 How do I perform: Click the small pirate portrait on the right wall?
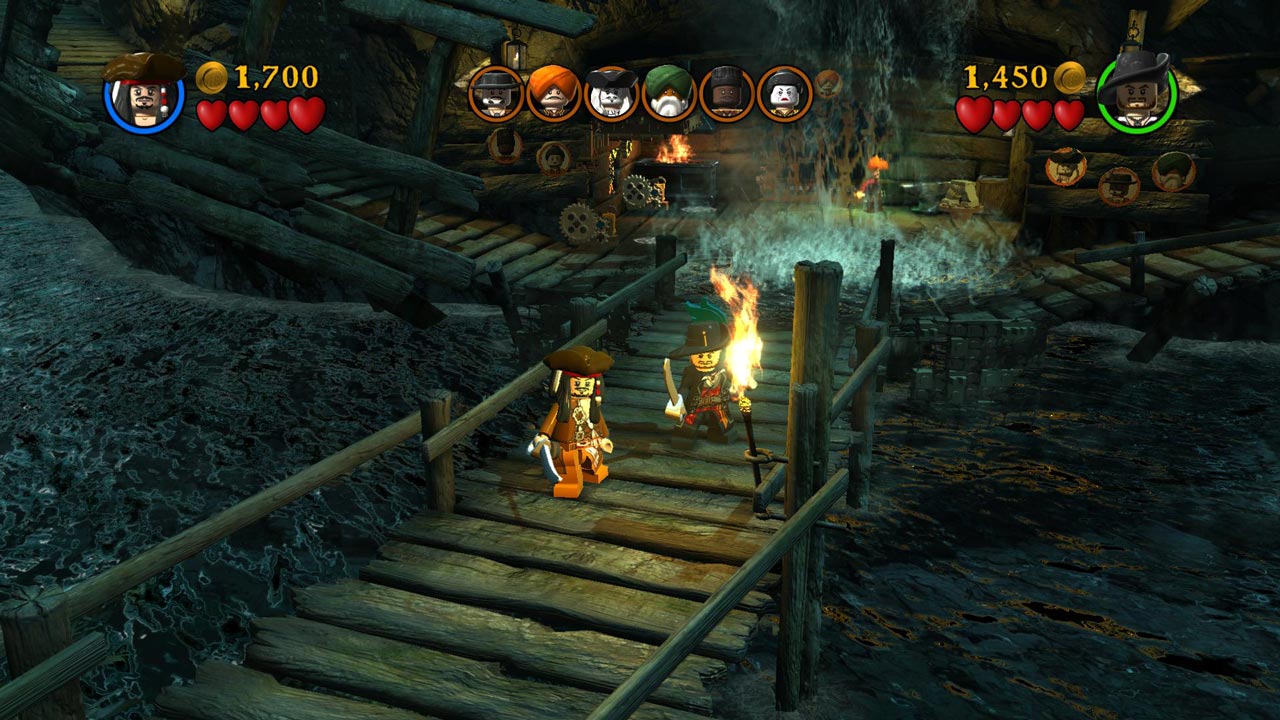pos(1118,188)
